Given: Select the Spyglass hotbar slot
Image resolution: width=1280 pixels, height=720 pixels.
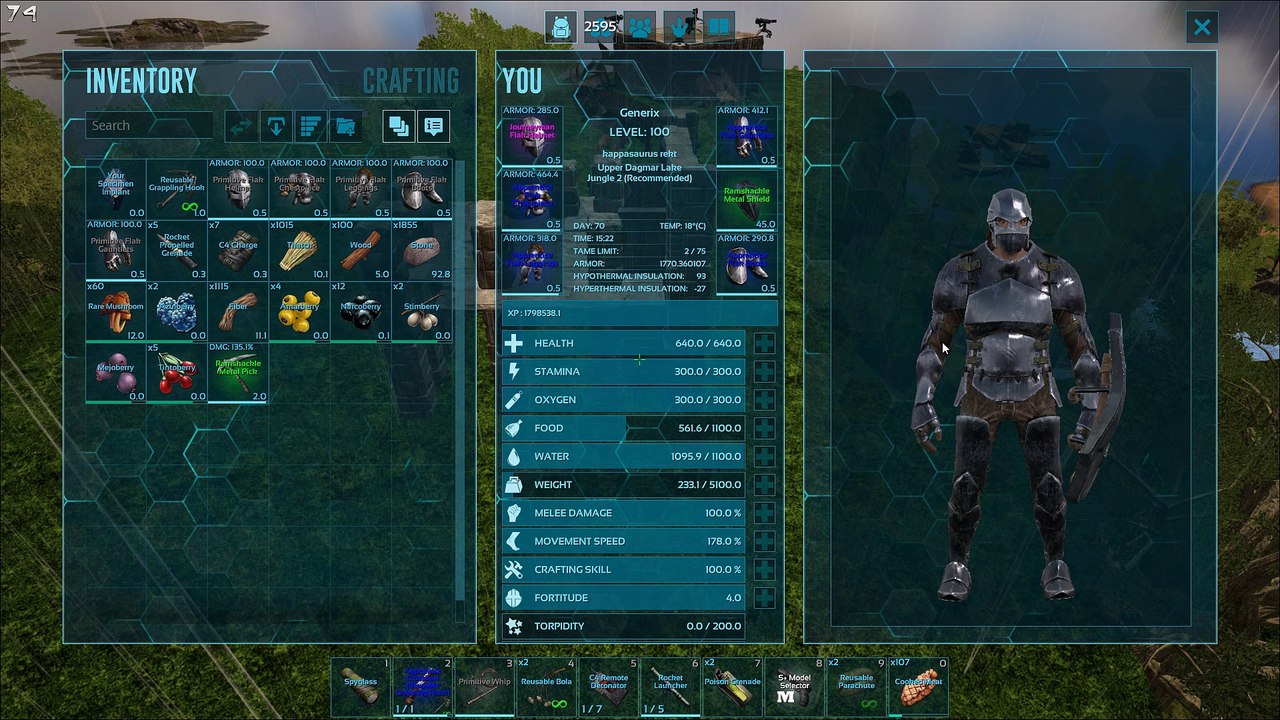Looking at the screenshot, I should [x=360, y=686].
